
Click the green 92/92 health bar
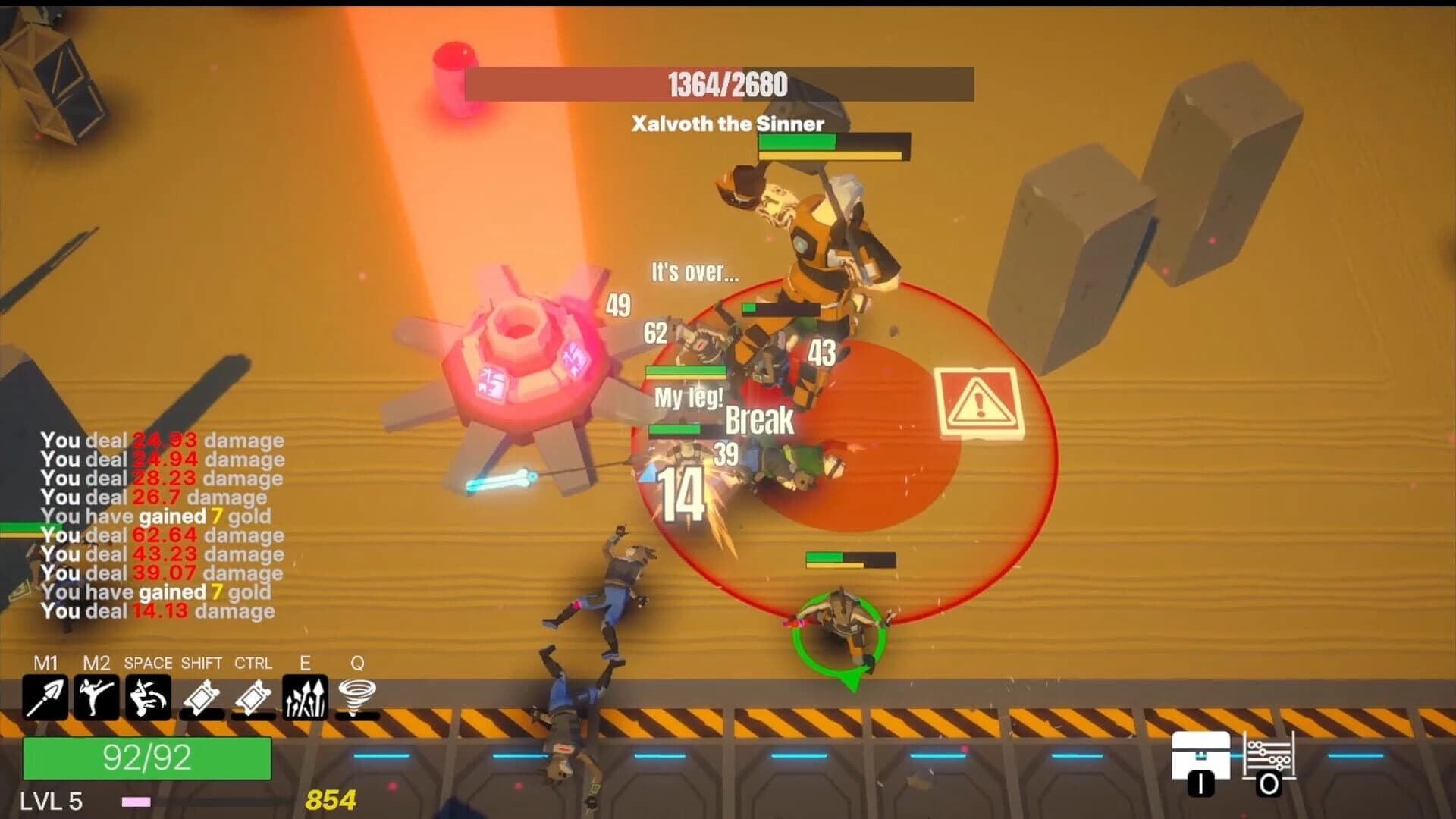[x=149, y=757]
